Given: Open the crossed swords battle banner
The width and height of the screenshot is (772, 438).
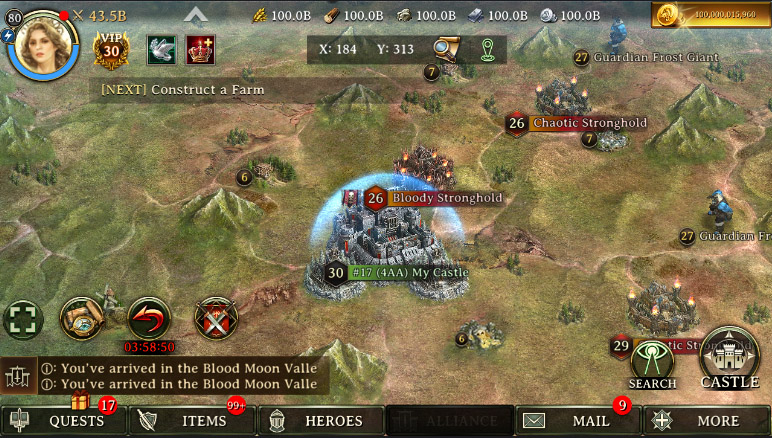Looking at the screenshot, I should (215, 318).
